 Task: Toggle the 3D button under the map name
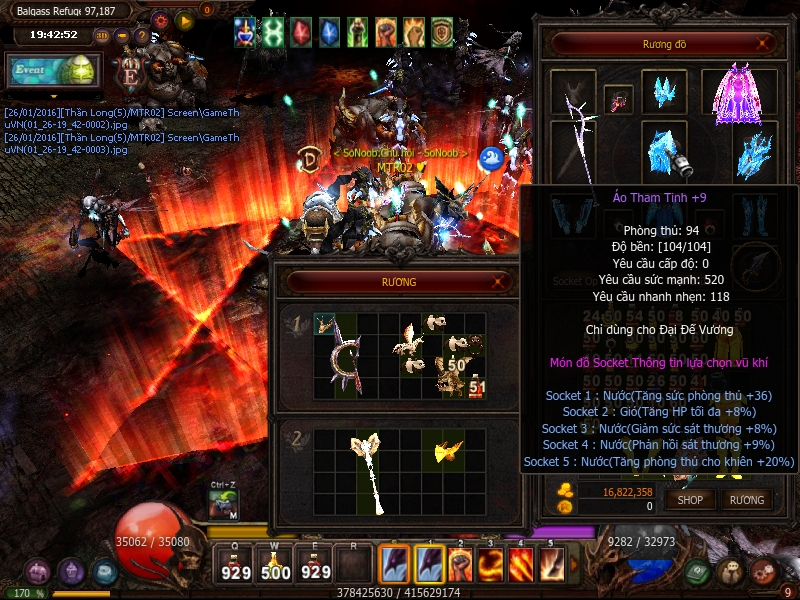pyautogui.click(x=103, y=35)
